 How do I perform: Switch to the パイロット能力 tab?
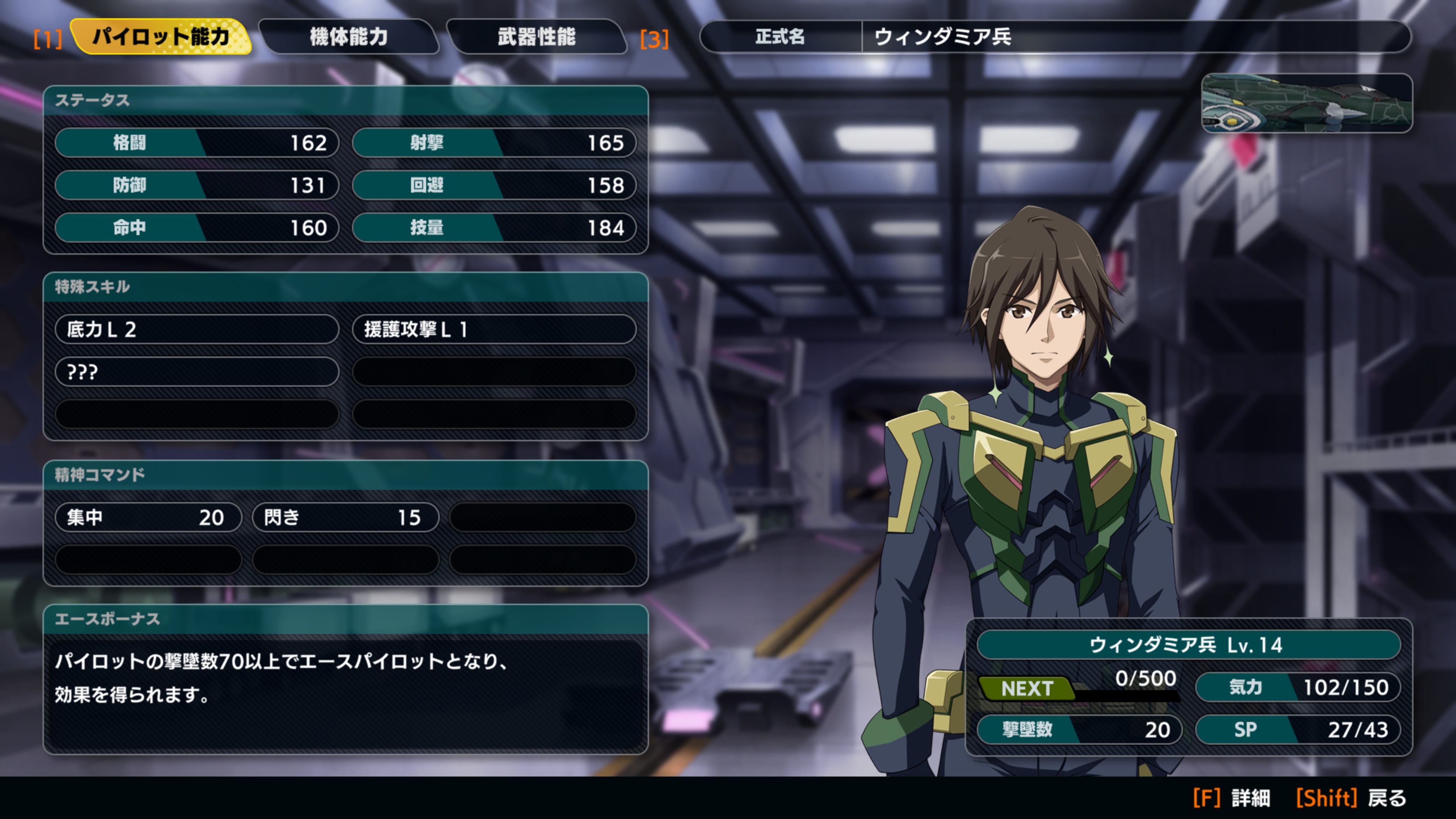click(161, 37)
